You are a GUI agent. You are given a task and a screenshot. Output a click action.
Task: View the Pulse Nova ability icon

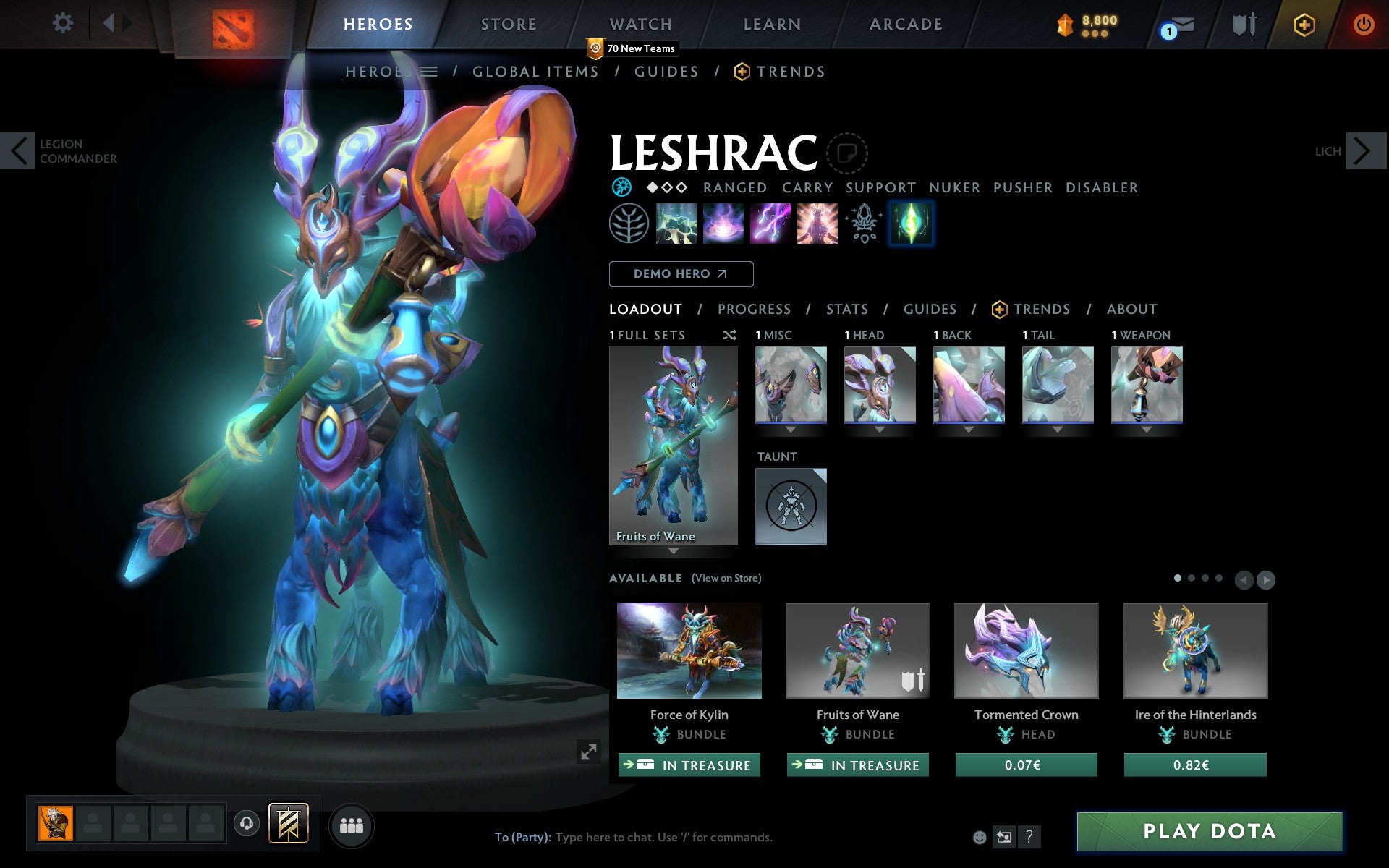point(817,224)
